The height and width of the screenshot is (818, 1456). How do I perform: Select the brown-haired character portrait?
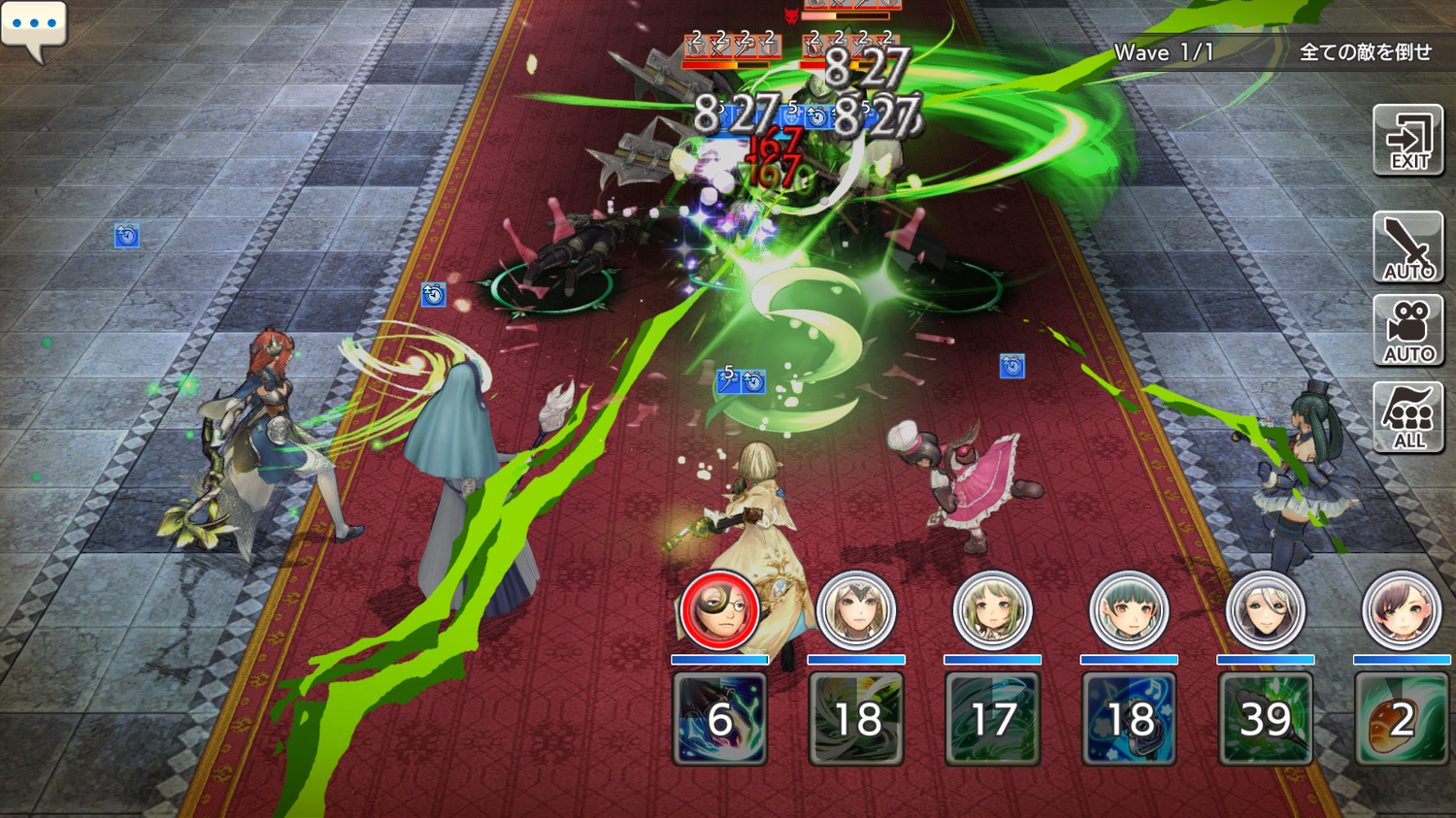[x=1401, y=610]
